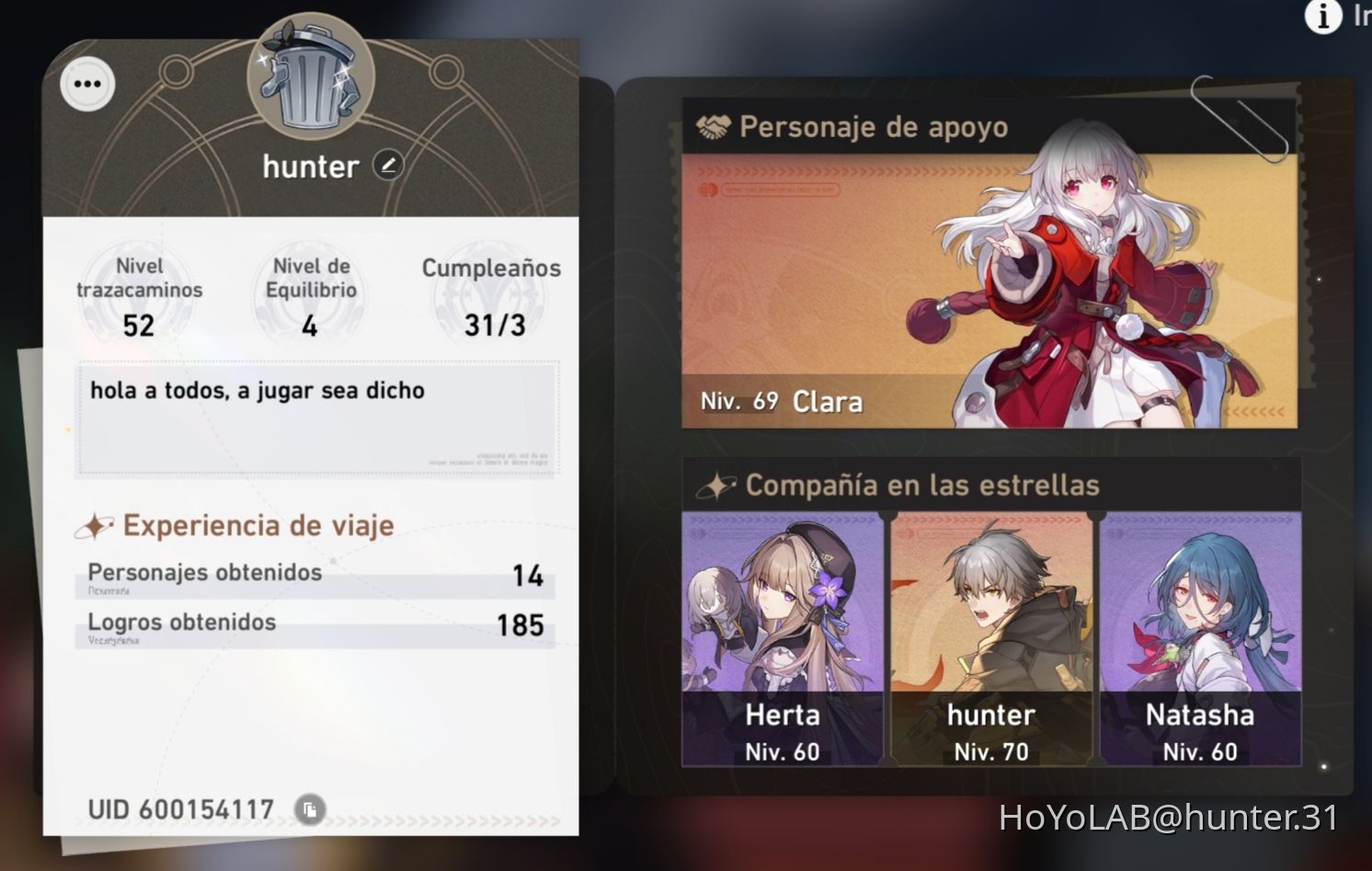The height and width of the screenshot is (871, 1372).
Task: Select the Herta Niv. 60 character card
Action: point(782,644)
